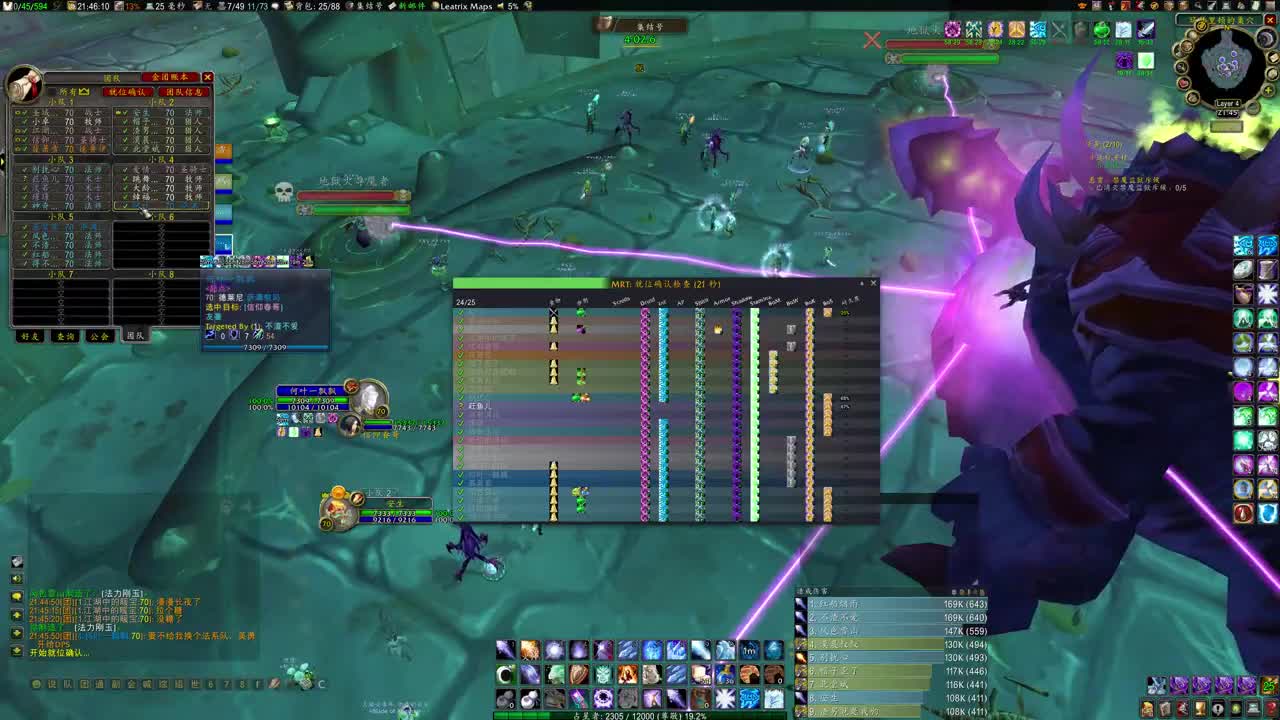Open the 金团账本 ledger button
This screenshot has height=720, width=1280.
click(x=169, y=78)
